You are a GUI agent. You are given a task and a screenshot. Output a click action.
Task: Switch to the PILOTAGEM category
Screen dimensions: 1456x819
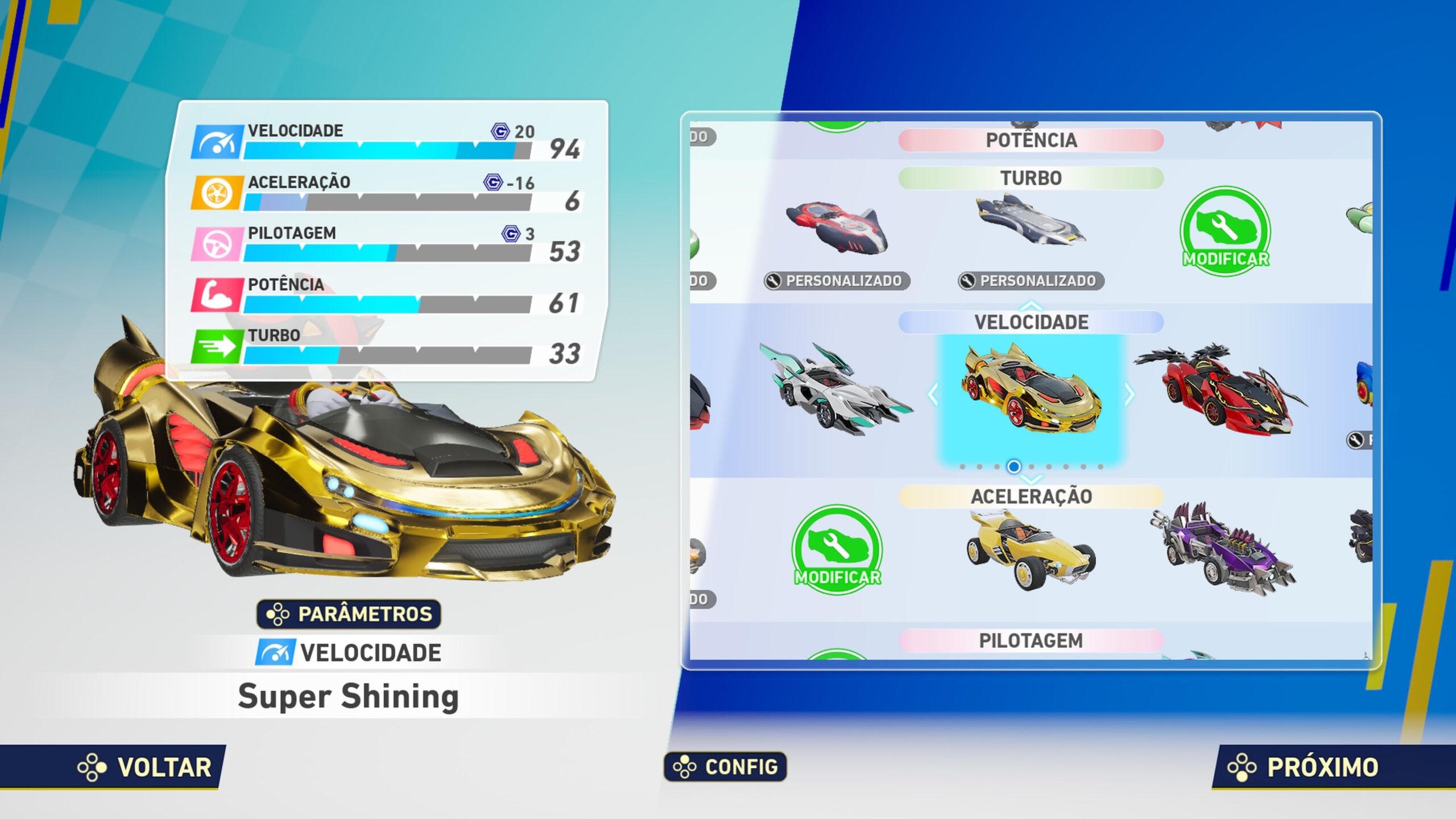tap(1031, 640)
